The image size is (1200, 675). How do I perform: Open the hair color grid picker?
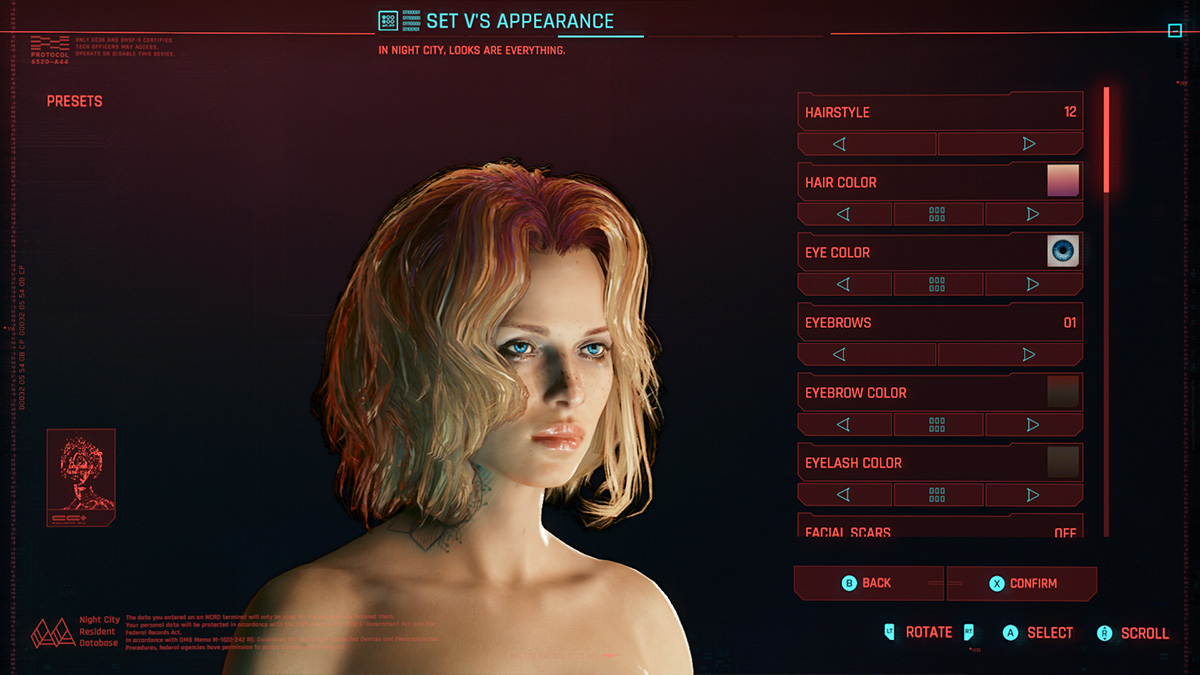tap(937, 214)
